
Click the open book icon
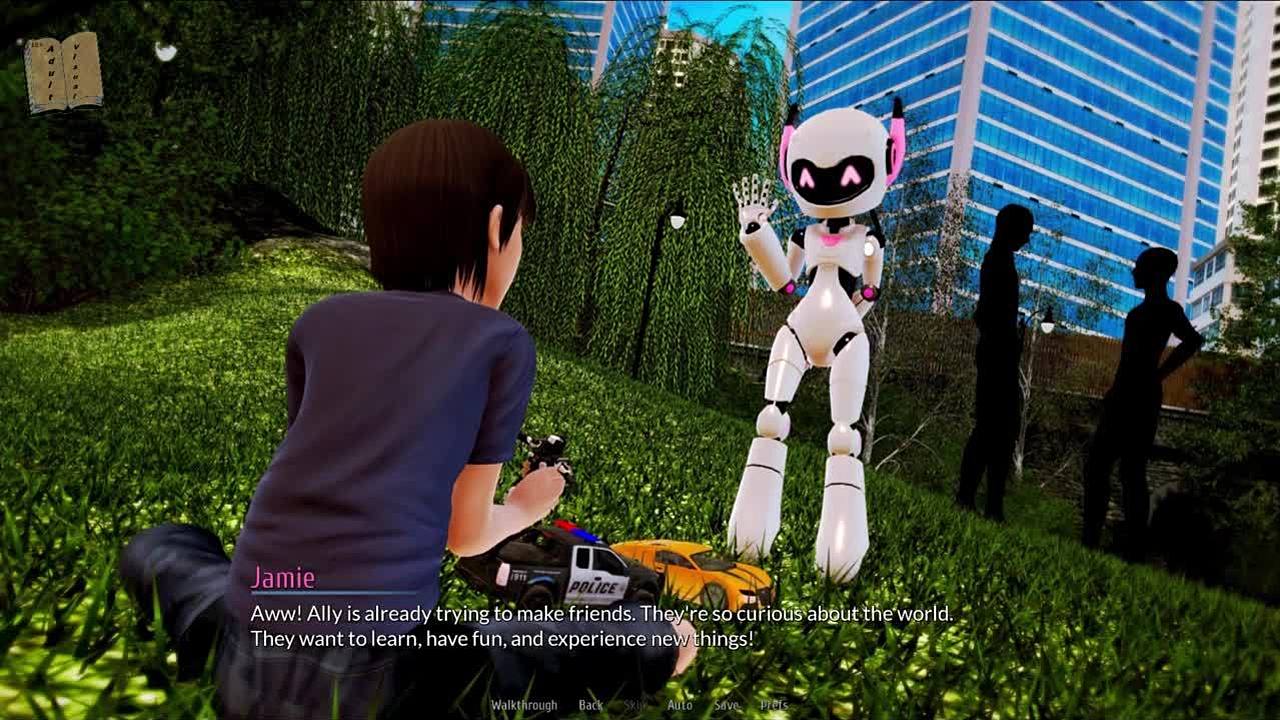[x=63, y=71]
